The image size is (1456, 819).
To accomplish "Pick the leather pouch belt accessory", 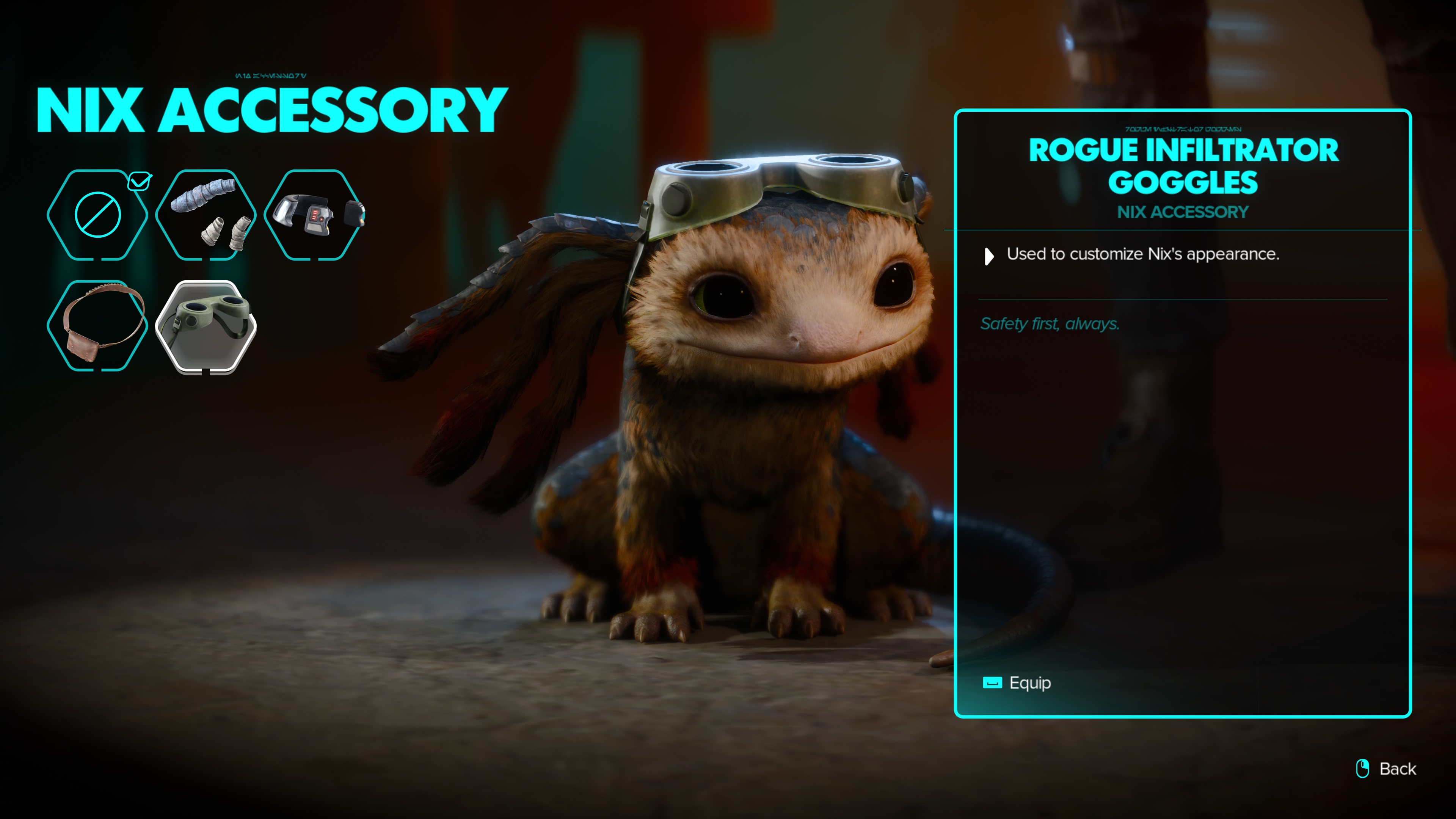I will pyautogui.click(x=97, y=326).
